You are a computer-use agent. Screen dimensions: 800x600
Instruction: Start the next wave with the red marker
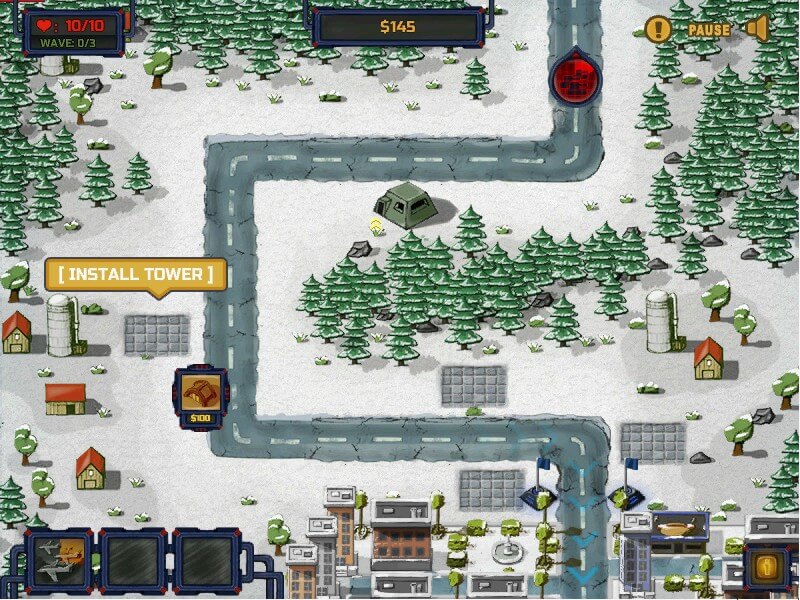[x=575, y=76]
